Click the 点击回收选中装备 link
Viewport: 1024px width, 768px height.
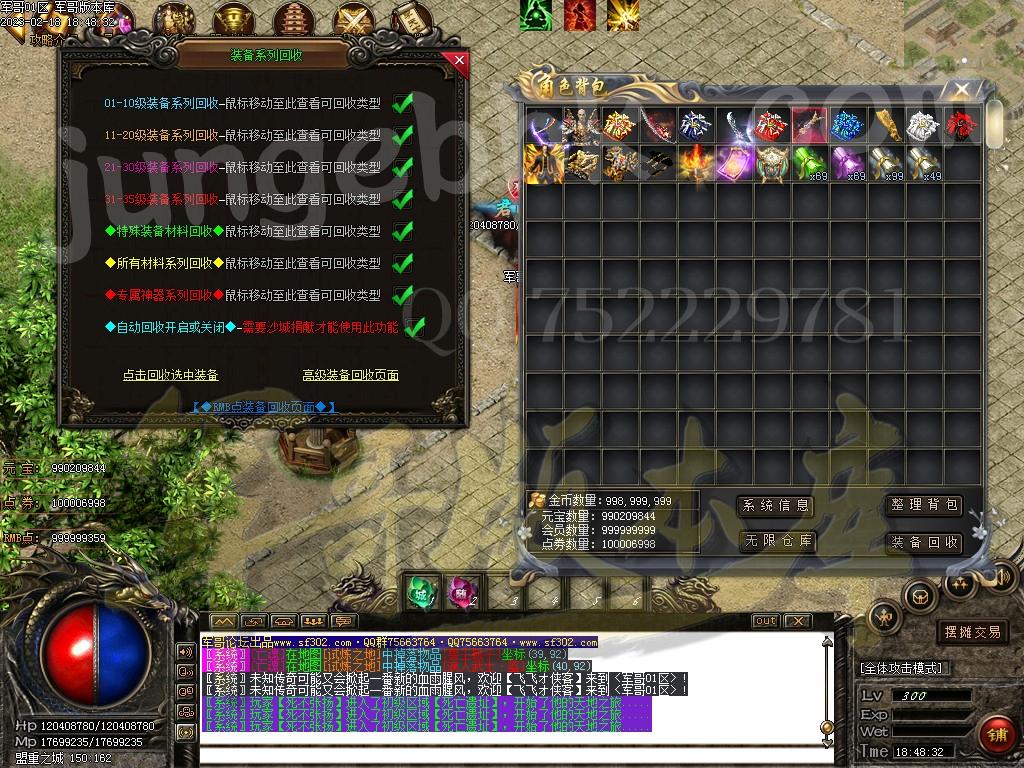(x=170, y=375)
